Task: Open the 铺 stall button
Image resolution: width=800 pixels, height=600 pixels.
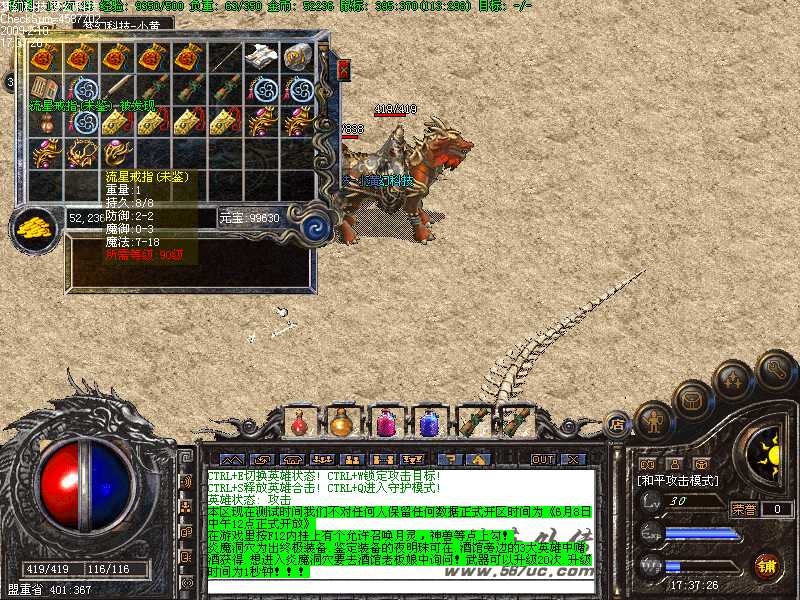Action: pos(767,566)
